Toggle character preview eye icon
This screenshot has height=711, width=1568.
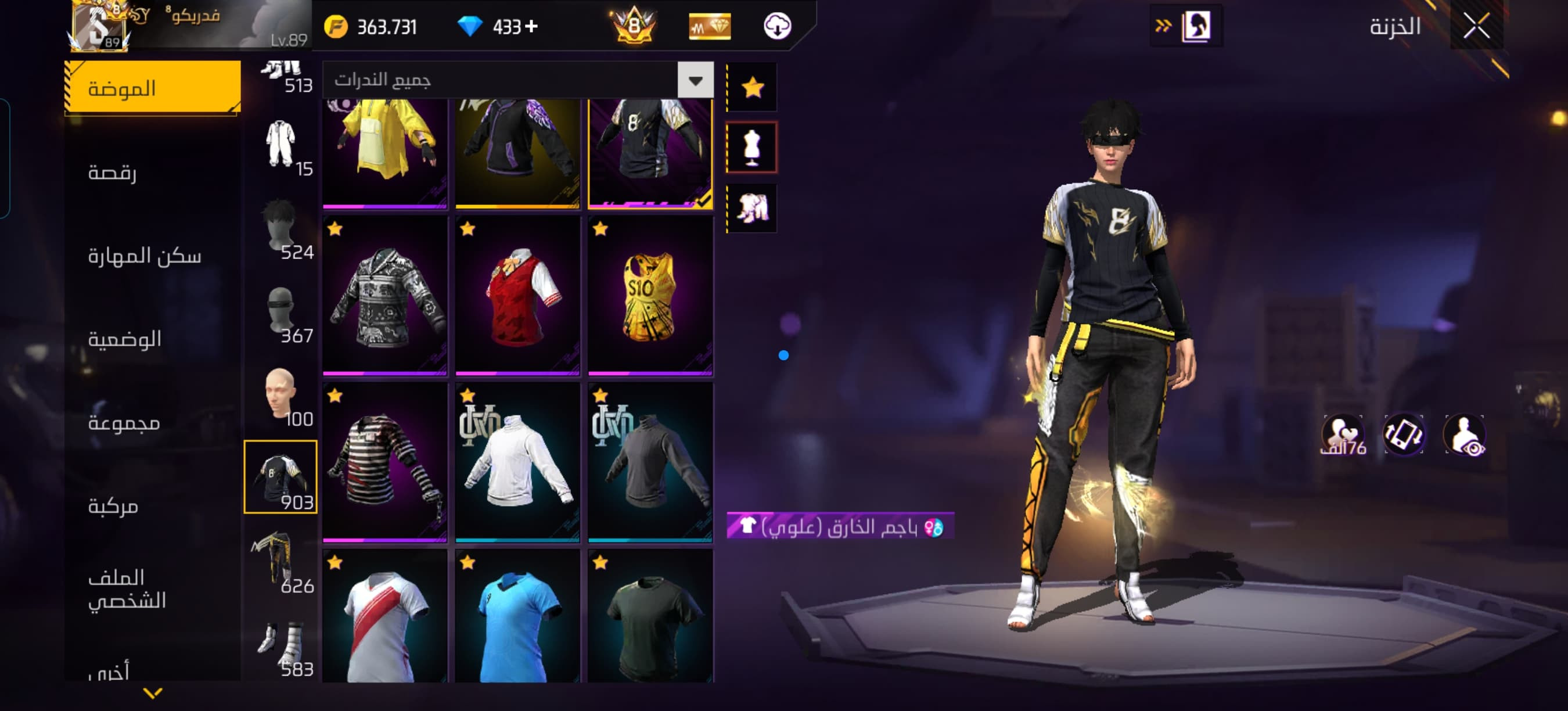[1465, 435]
